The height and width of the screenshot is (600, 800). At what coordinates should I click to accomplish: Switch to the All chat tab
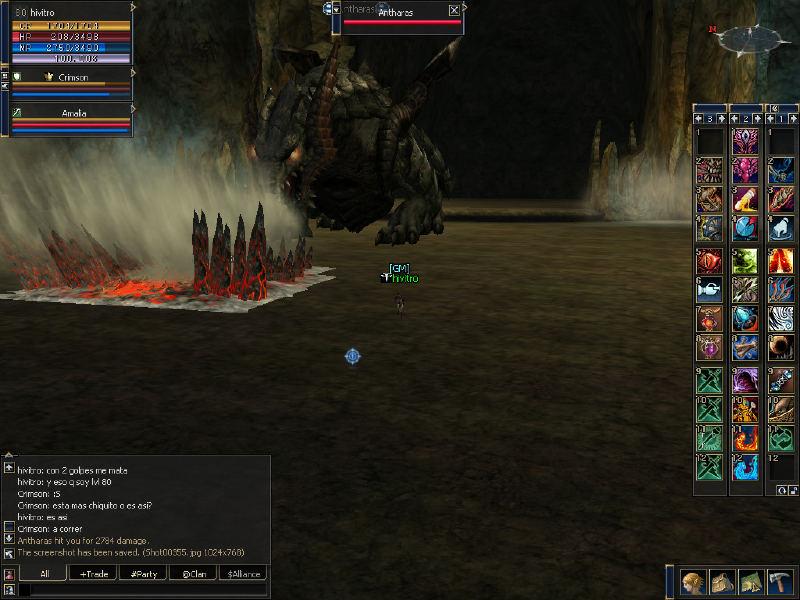coord(43,574)
